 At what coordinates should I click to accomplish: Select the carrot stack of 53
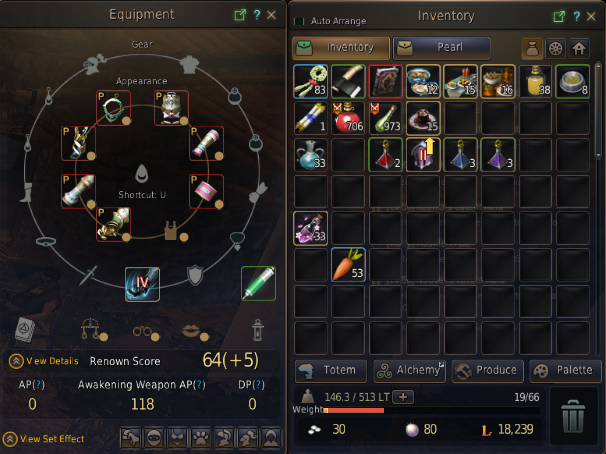[x=349, y=265]
